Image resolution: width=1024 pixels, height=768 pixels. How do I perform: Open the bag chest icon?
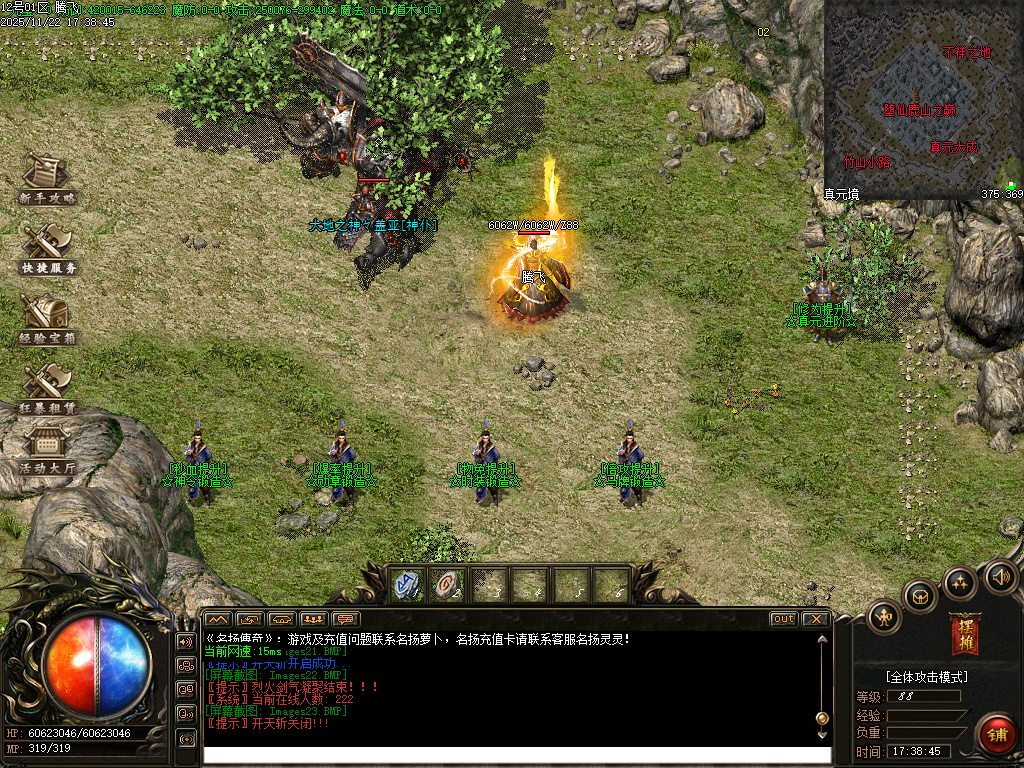point(919,597)
